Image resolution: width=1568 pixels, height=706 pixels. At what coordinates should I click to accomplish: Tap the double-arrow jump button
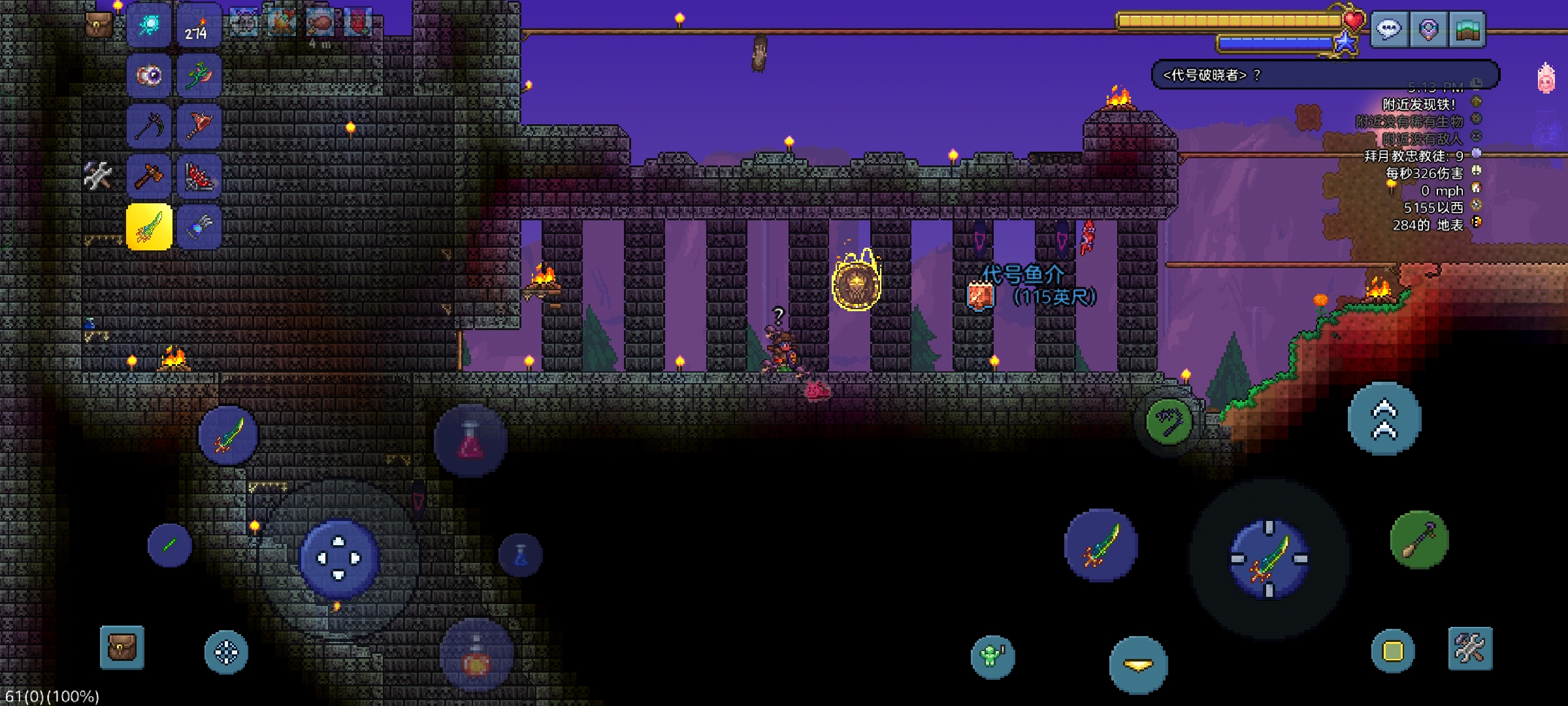point(1384,419)
